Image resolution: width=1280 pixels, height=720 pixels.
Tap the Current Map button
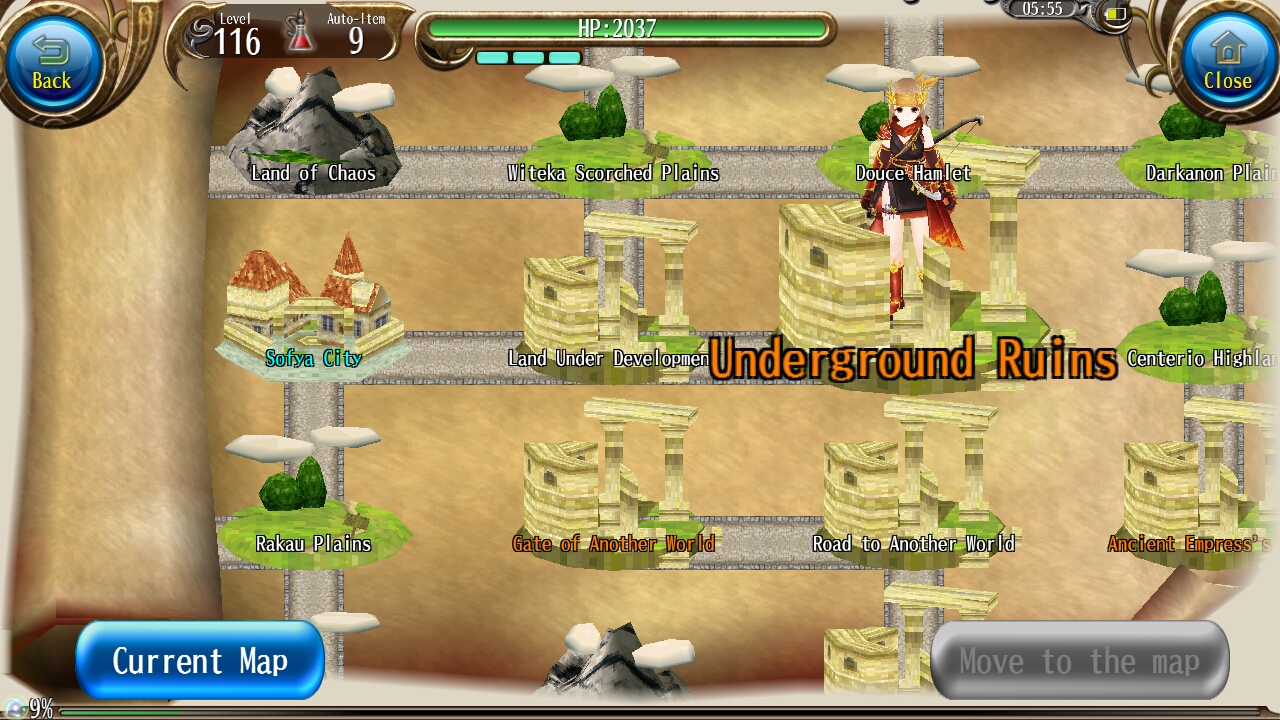click(x=199, y=660)
